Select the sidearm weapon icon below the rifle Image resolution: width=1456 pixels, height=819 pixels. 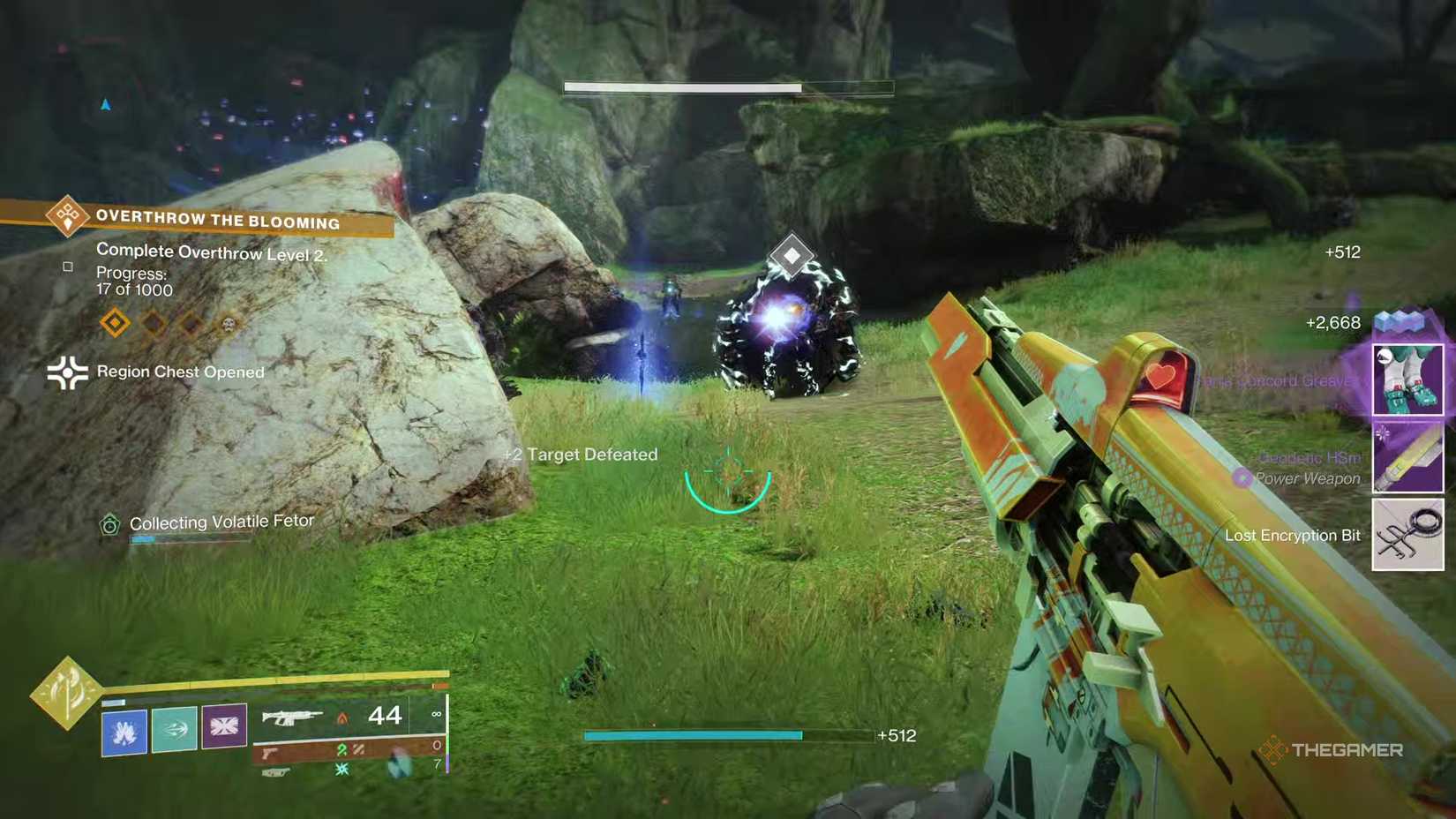click(x=270, y=751)
